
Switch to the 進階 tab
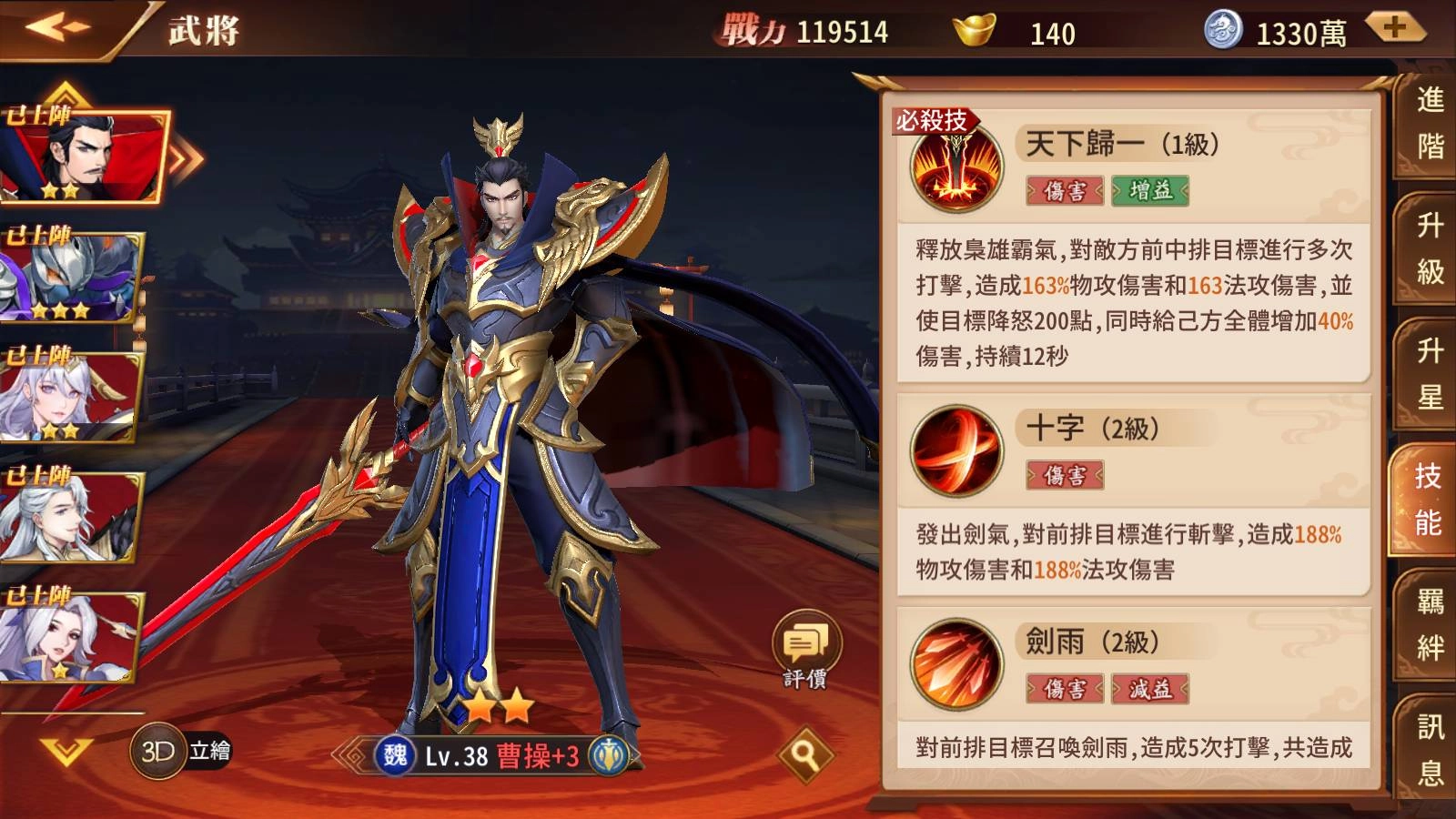(1429, 123)
